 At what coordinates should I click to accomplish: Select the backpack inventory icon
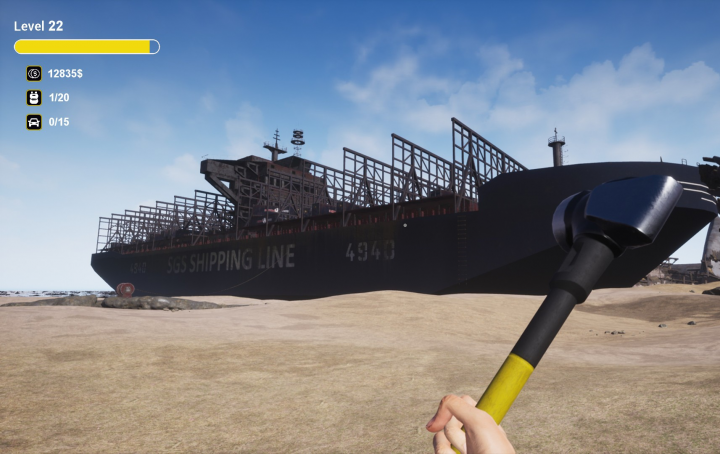34,98
